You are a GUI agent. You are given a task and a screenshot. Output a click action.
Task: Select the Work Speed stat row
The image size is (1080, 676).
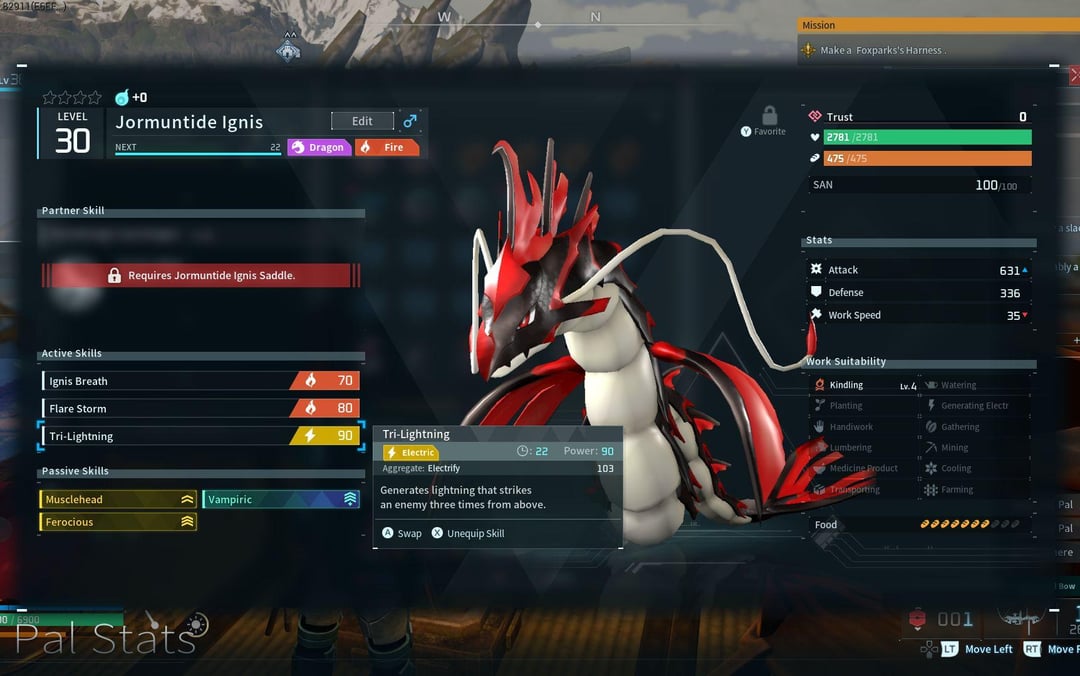pos(918,315)
